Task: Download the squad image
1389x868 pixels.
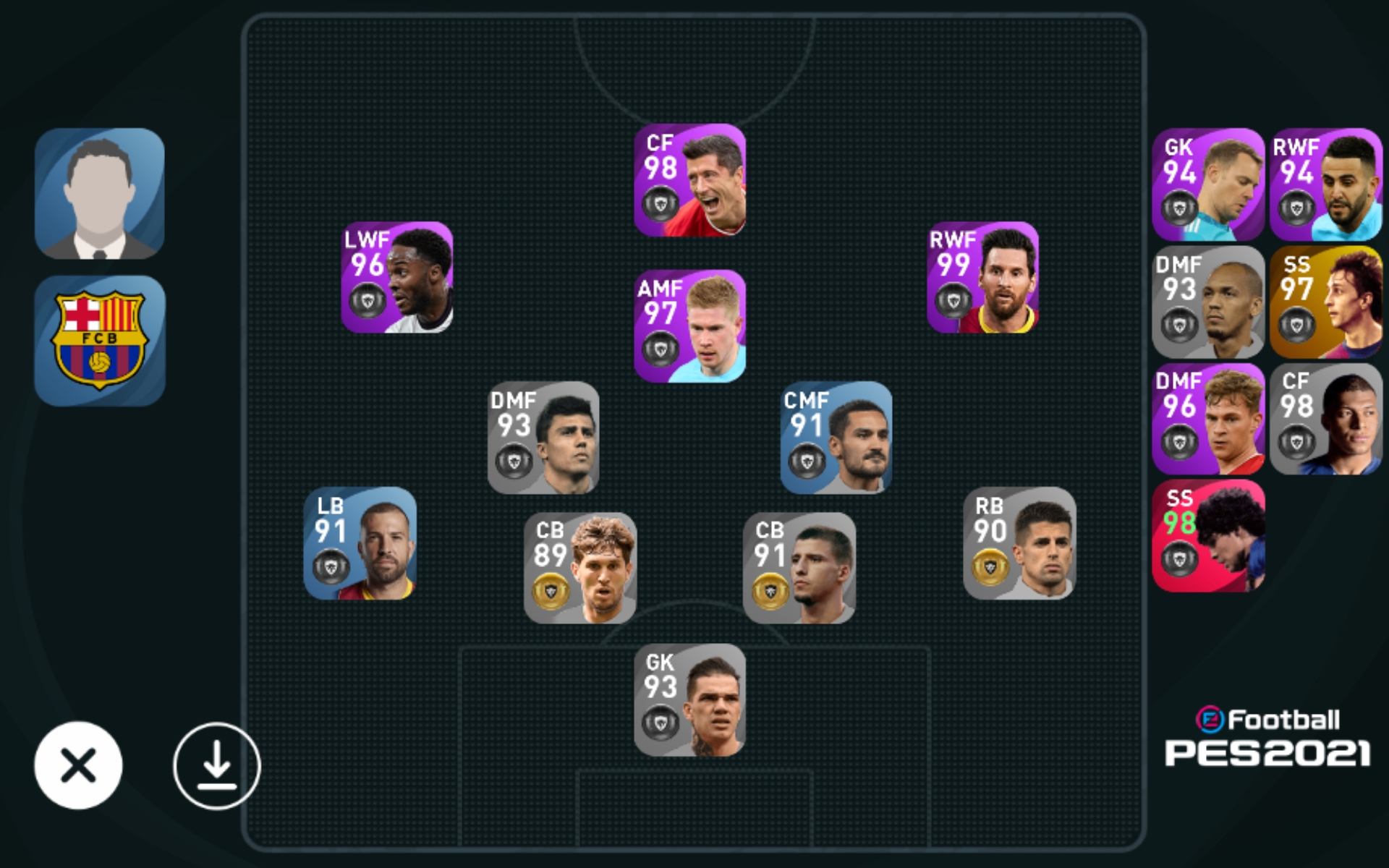Action: [216, 765]
